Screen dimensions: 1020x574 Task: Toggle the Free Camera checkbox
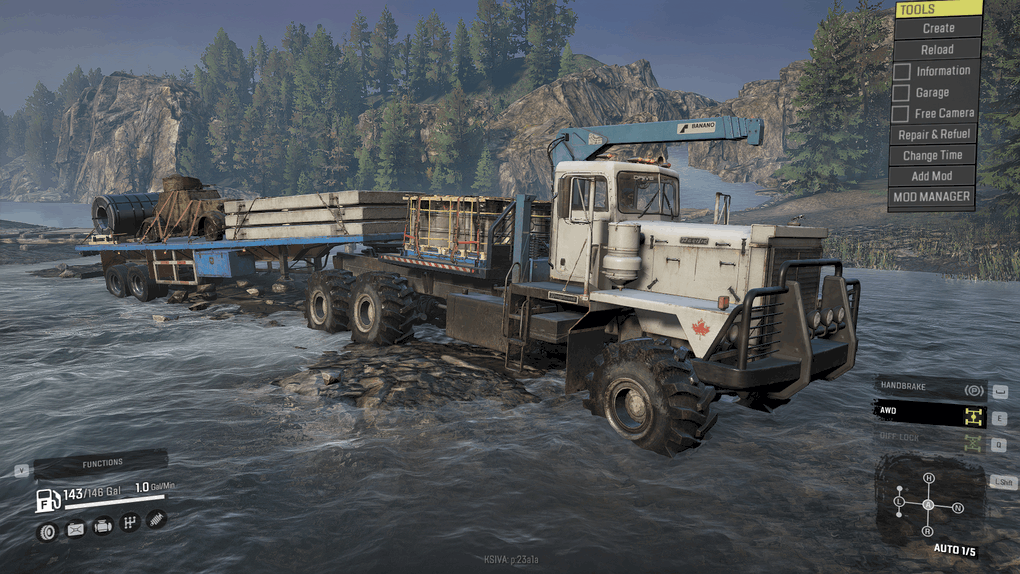(902, 113)
